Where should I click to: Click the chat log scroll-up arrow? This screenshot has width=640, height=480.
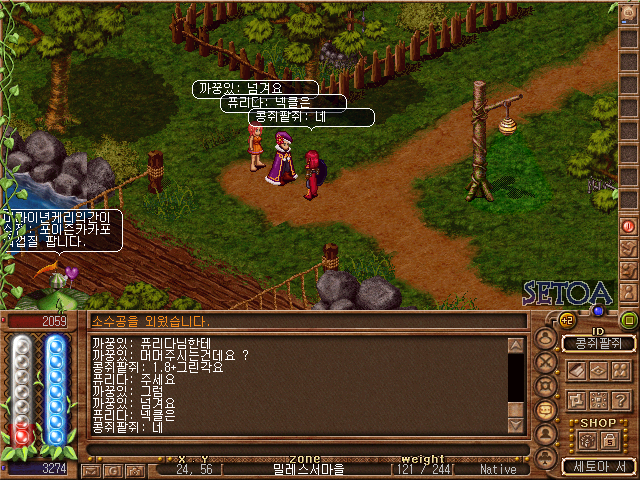pyautogui.click(x=515, y=345)
